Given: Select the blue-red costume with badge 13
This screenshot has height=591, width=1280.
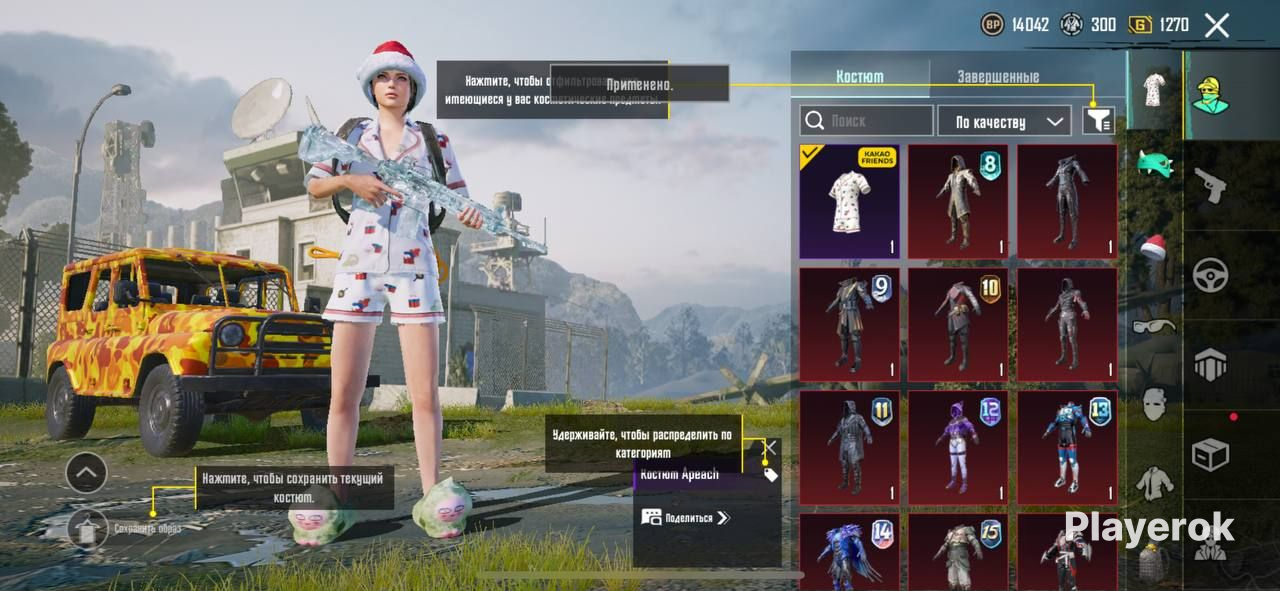Looking at the screenshot, I should tap(1067, 447).
